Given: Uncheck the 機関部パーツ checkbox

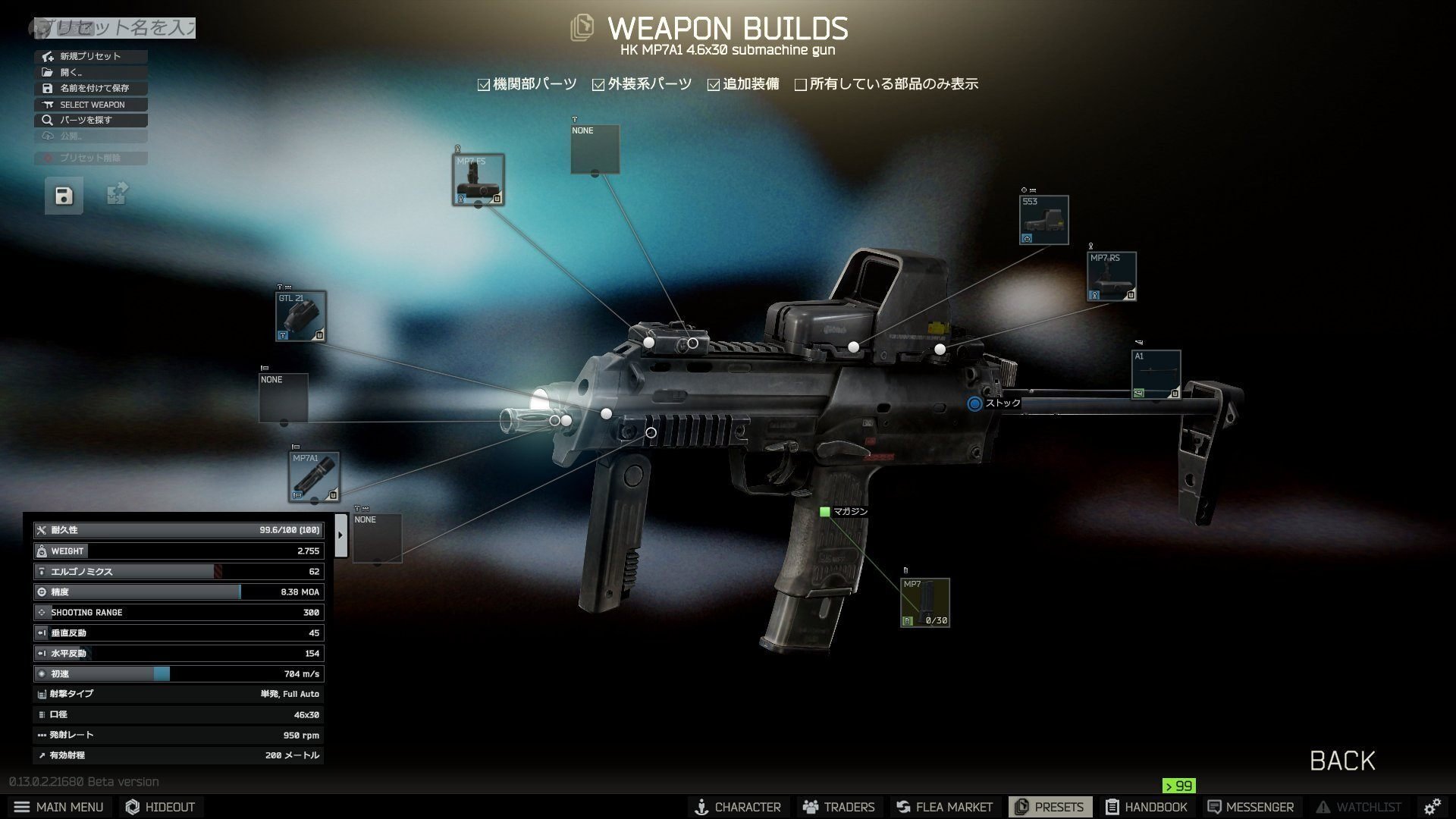Looking at the screenshot, I should 483,83.
